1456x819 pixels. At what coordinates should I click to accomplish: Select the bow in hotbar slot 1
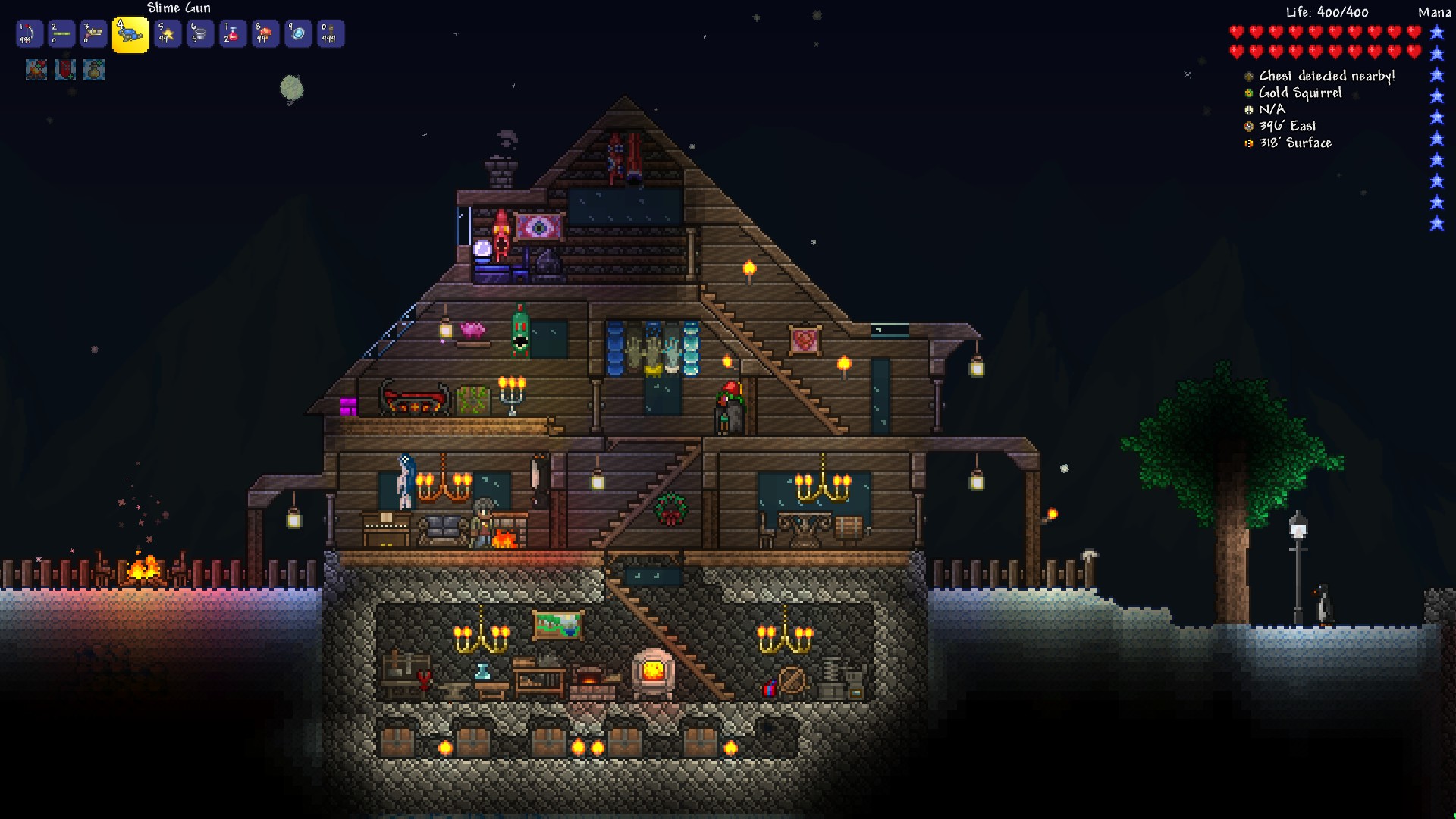click(x=29, y=34)
